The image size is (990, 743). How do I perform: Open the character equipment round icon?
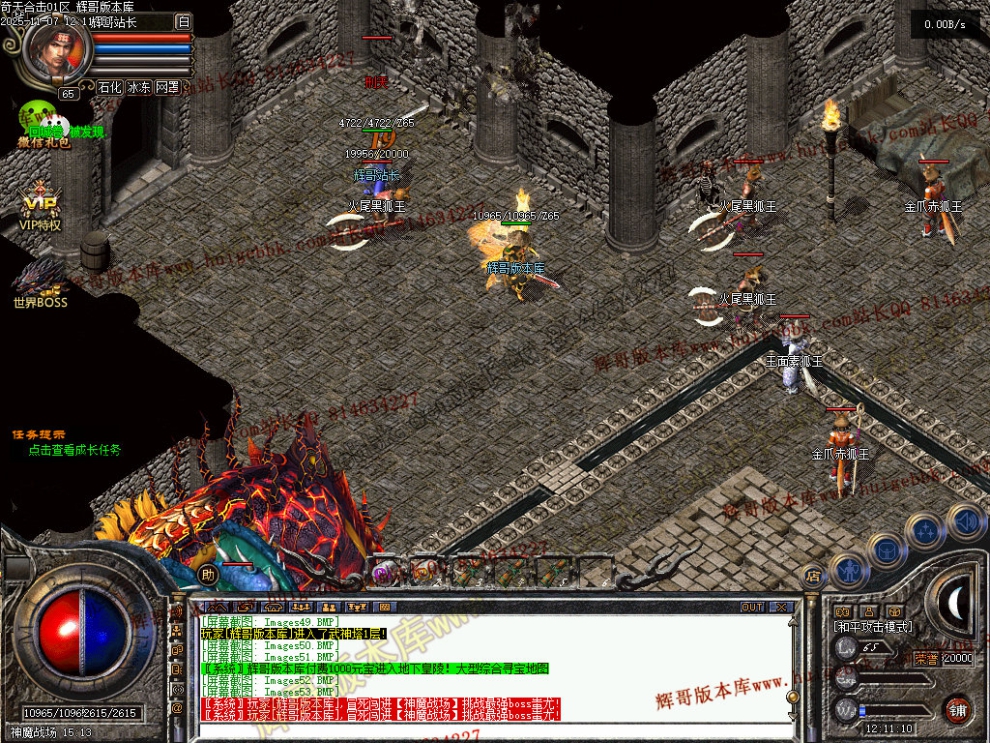point(848,569)
